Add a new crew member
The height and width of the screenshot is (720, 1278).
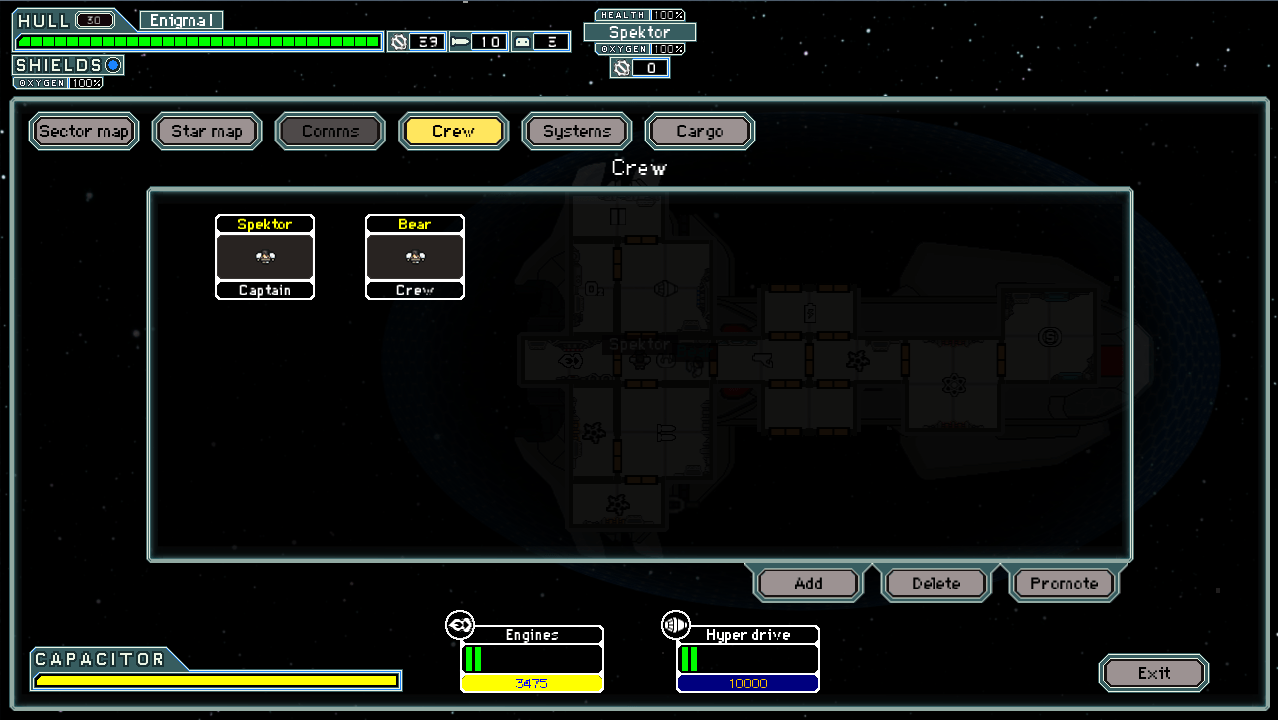(808, 583)
